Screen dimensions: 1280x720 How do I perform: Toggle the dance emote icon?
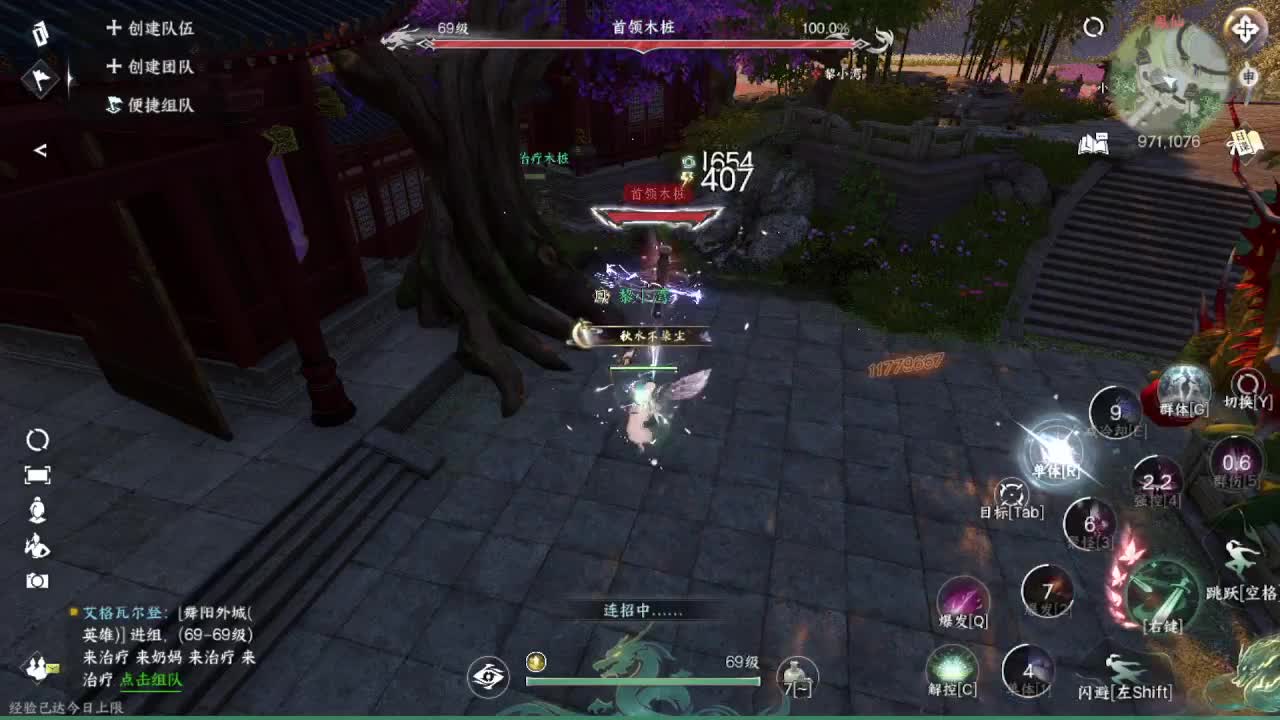(x=36, y=546)
